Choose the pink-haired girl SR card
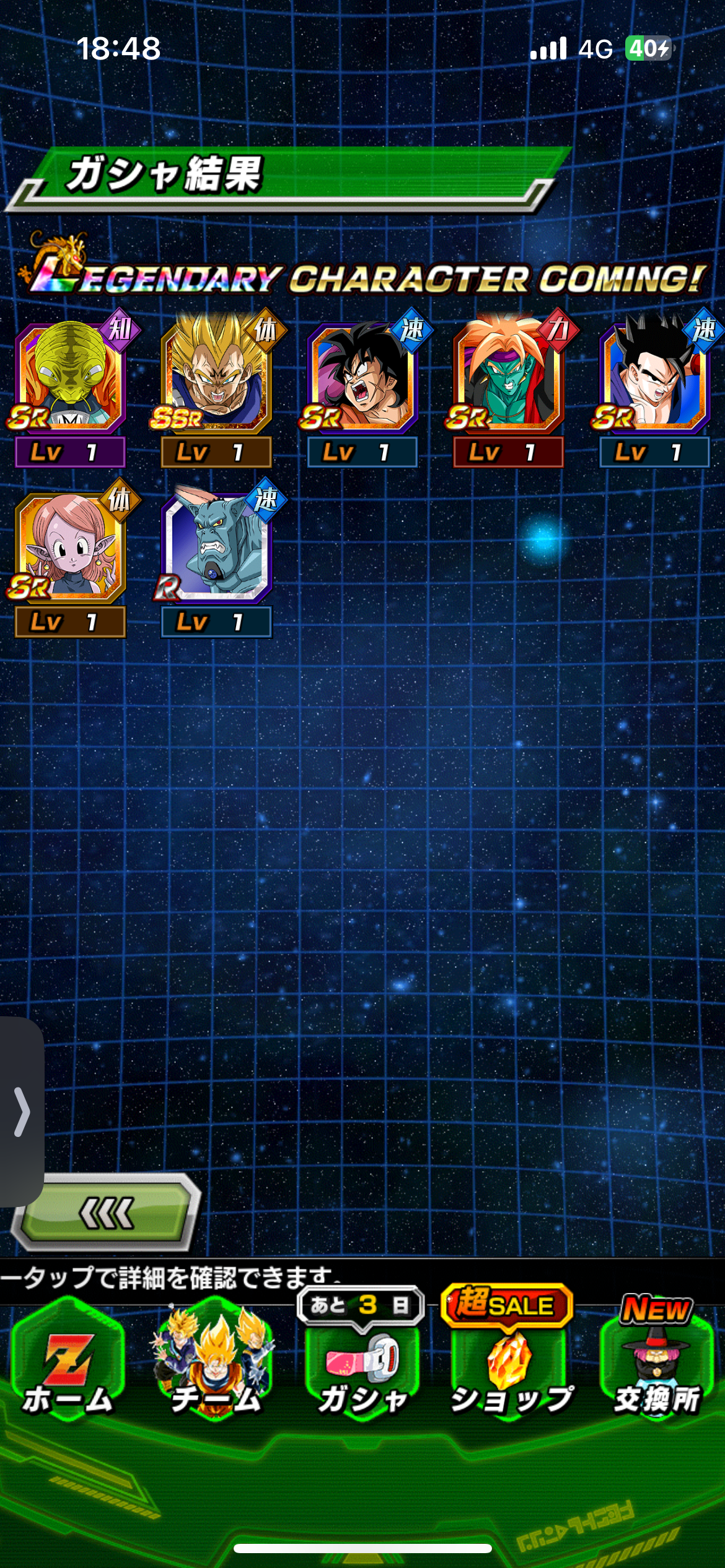This screenshot has height=1568, width=725. [70, 548]
